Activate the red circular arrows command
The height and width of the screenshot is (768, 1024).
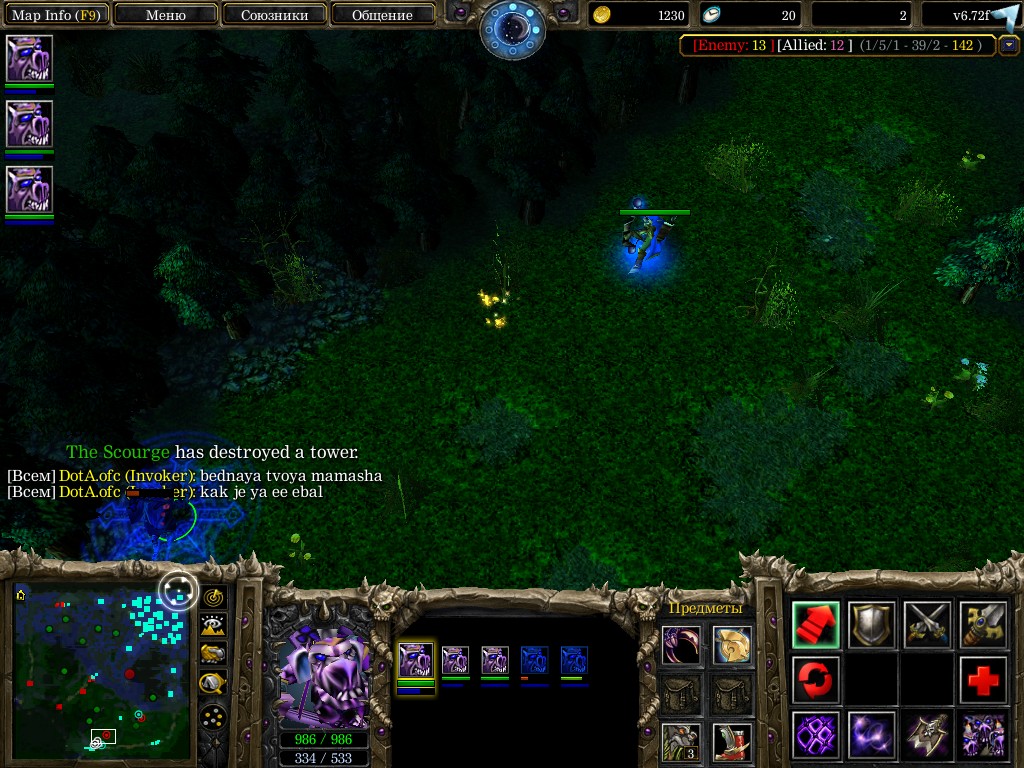pyautogui.click(x=816, y=680)
